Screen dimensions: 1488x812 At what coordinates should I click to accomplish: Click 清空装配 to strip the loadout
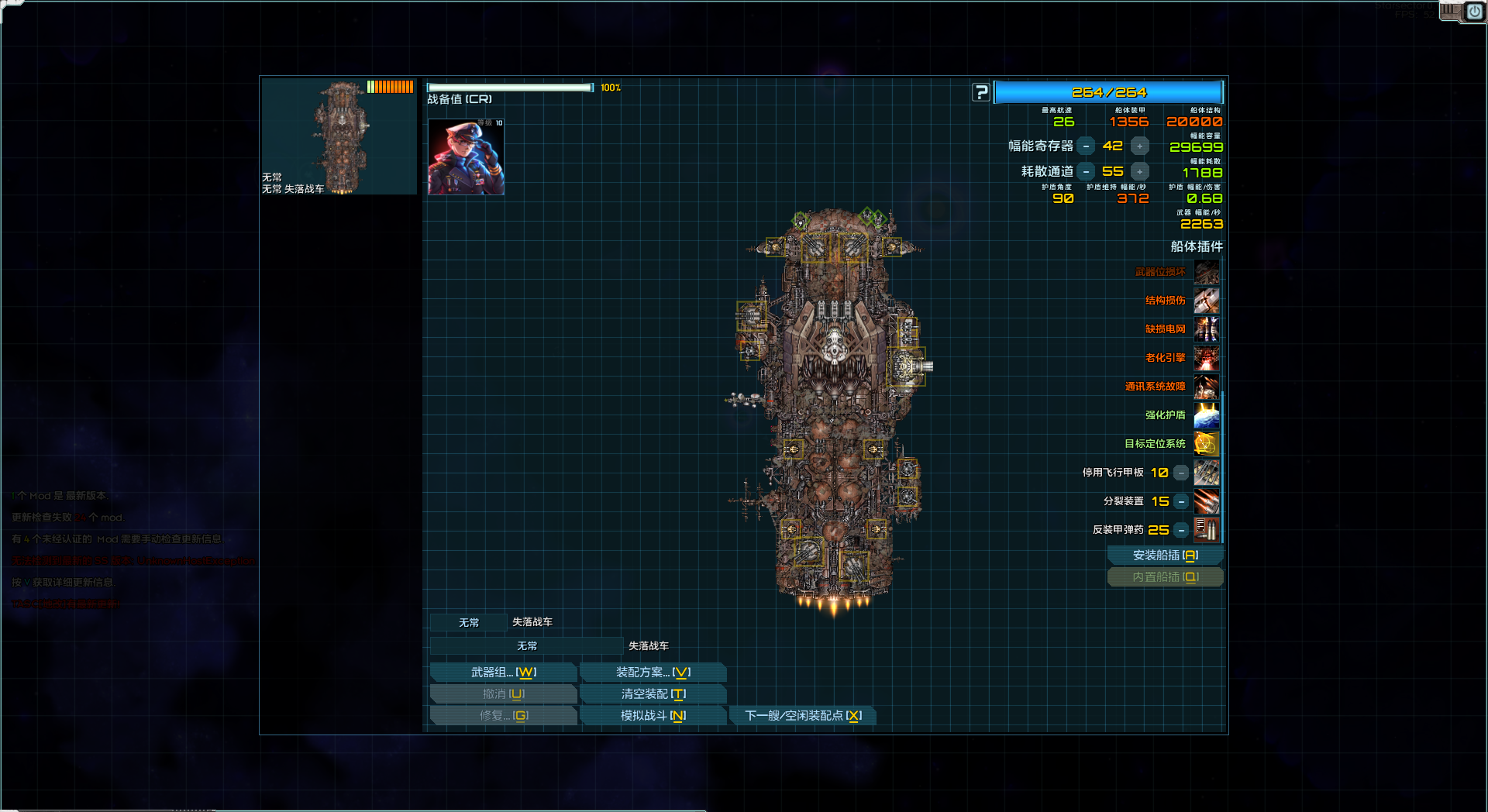653,694
